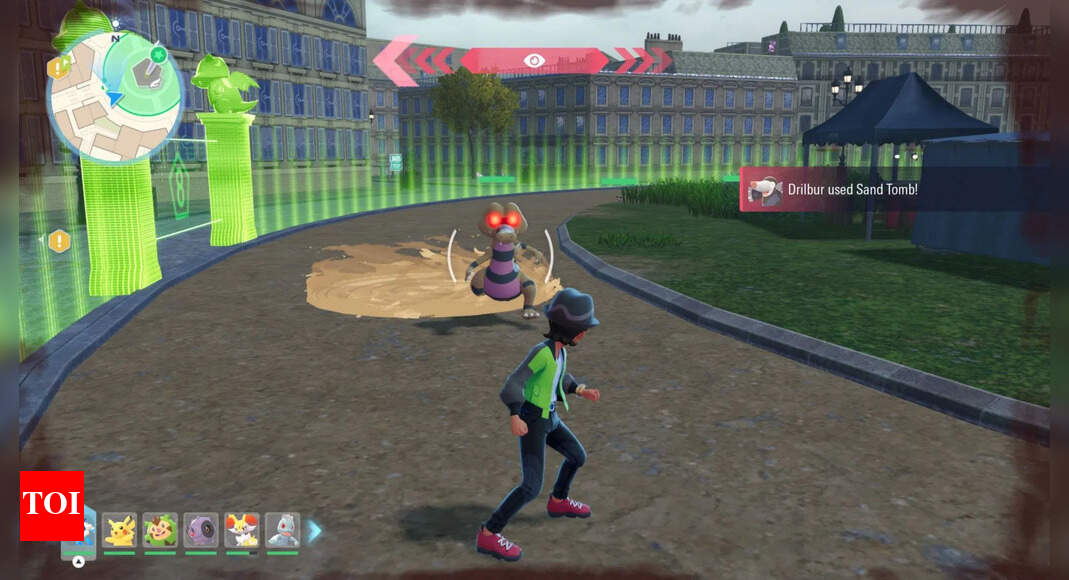Screen dimensions: 1069x580
Task: Open the circular minimap
Action: click(114, 96)
